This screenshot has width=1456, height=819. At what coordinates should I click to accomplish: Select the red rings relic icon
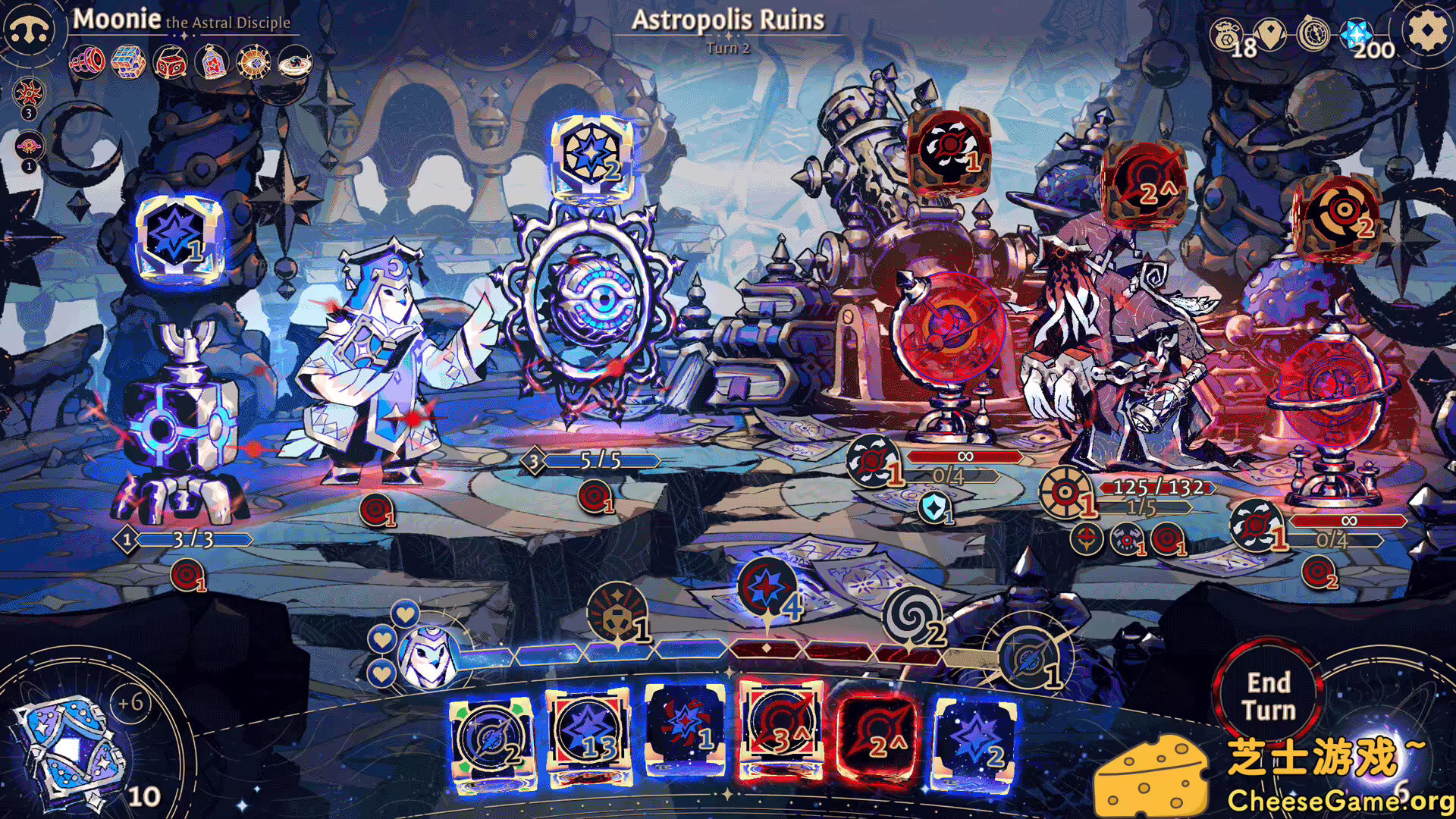pos(87,61)
